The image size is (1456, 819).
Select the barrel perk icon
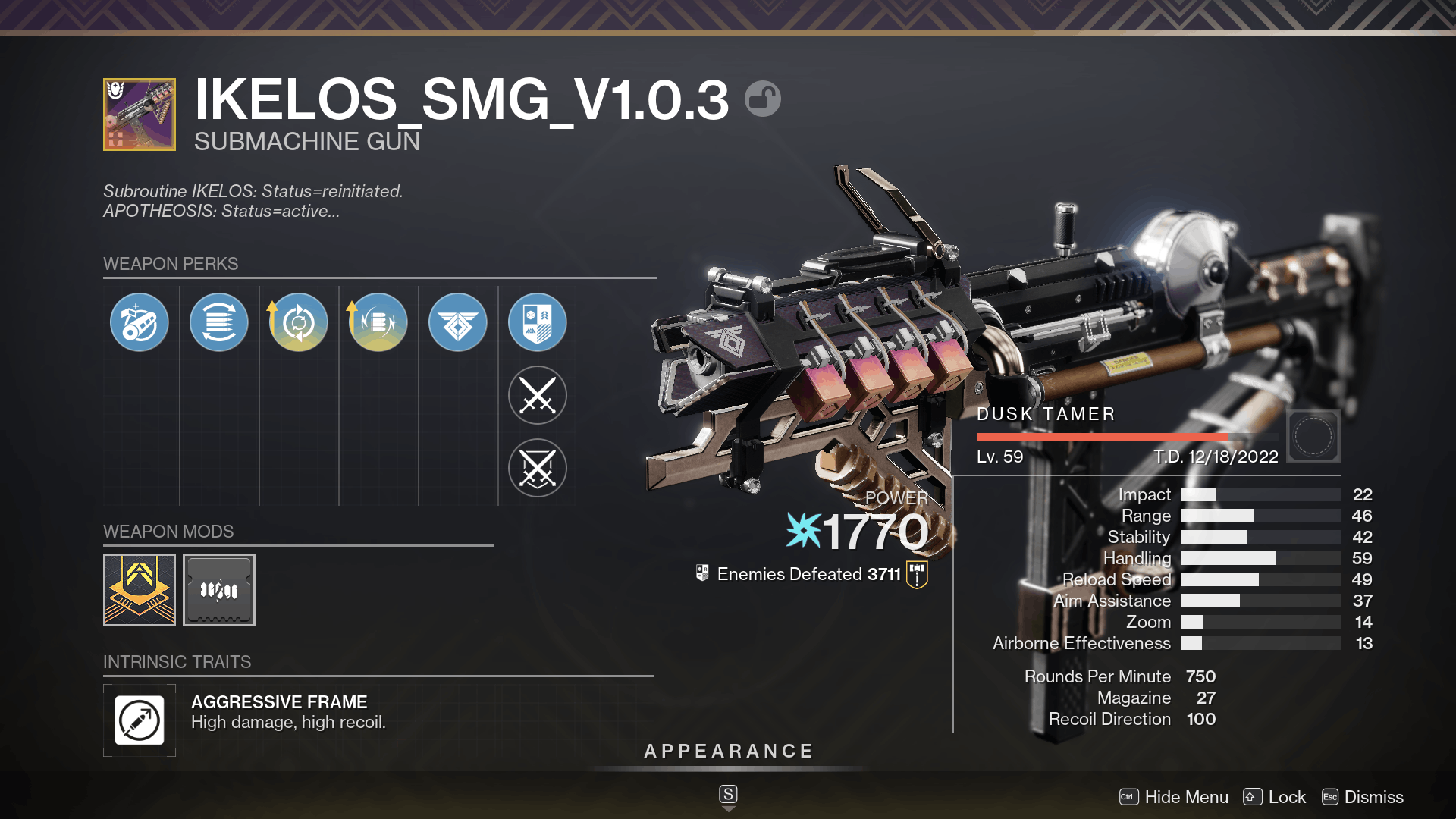coord(139,322)
